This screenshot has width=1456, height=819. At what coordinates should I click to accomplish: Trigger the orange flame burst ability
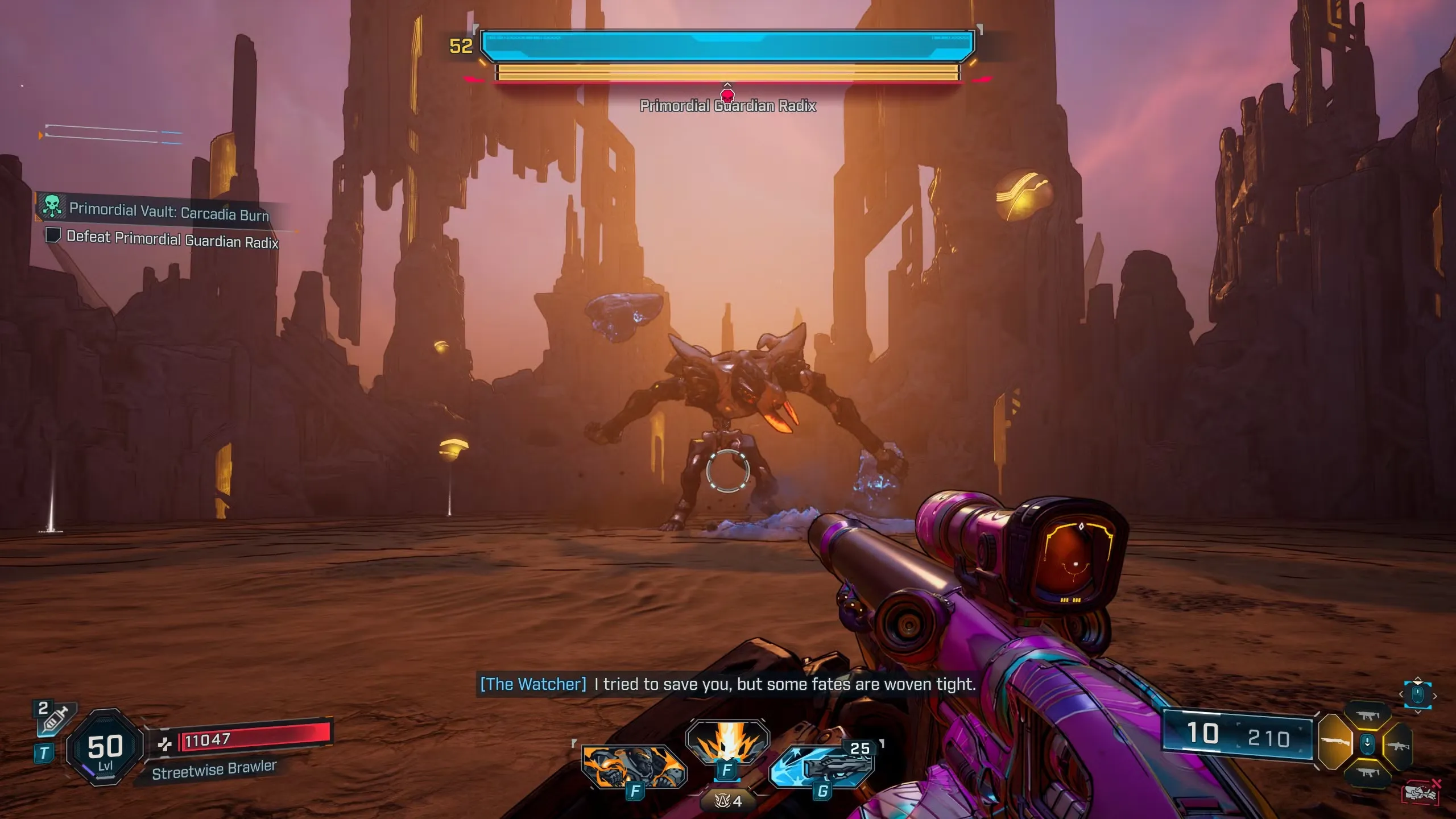point(727,741)
